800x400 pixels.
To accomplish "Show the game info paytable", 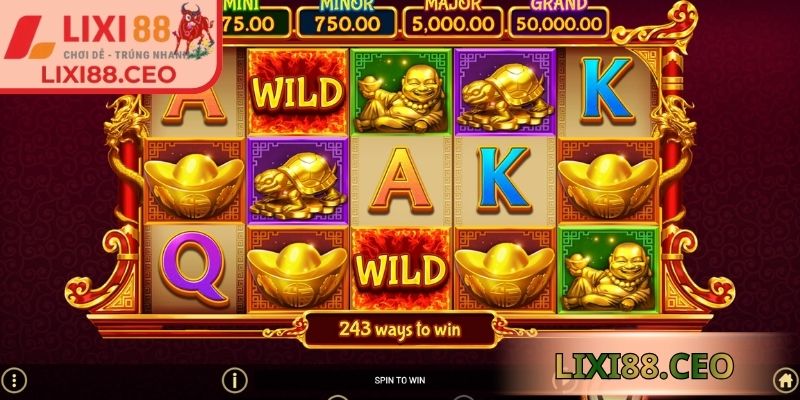I will (x=234, y=380).
